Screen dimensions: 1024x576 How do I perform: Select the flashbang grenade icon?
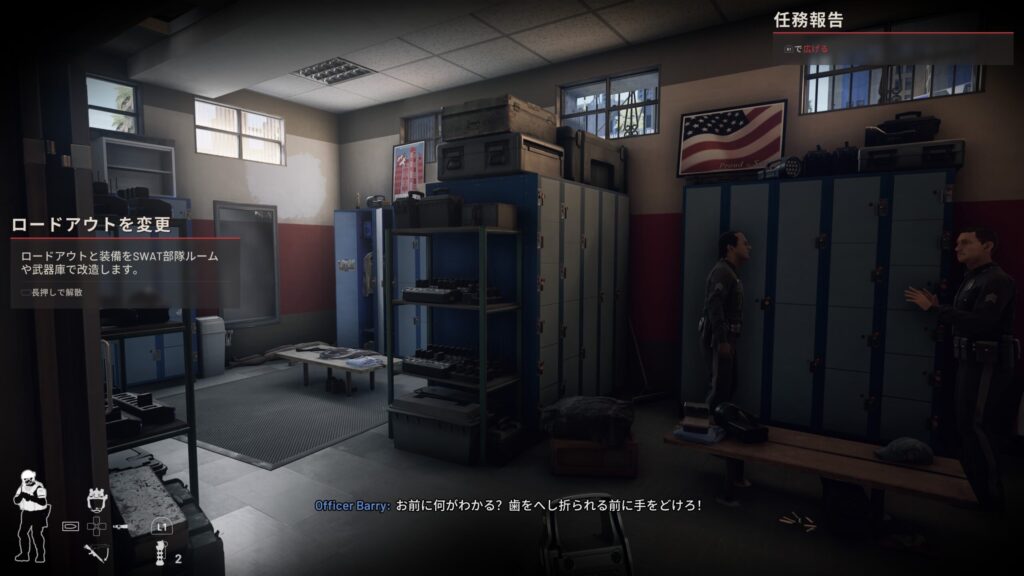point(160,553)
